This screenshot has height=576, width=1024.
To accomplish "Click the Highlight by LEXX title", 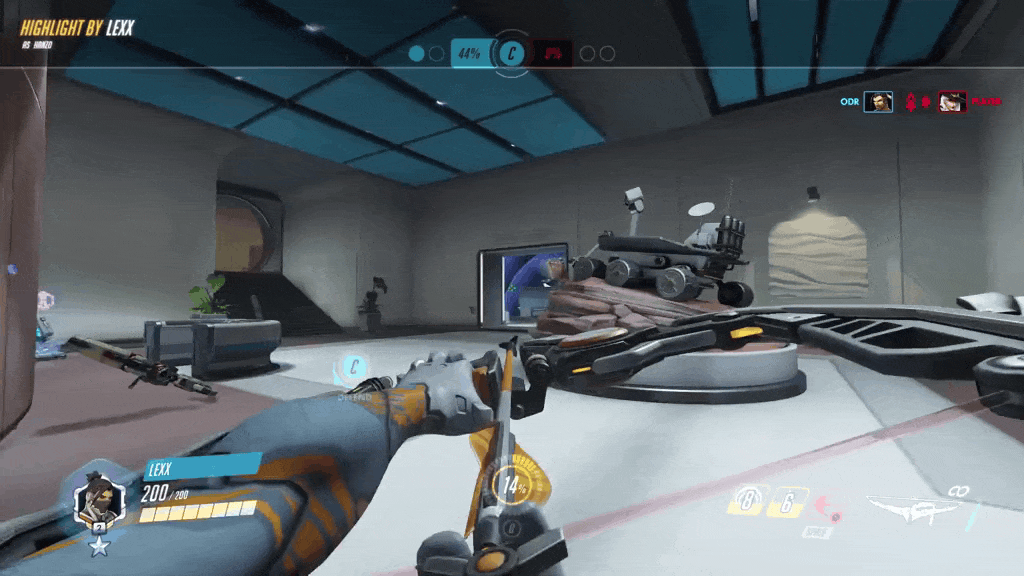I will click(x=76, y=27).
